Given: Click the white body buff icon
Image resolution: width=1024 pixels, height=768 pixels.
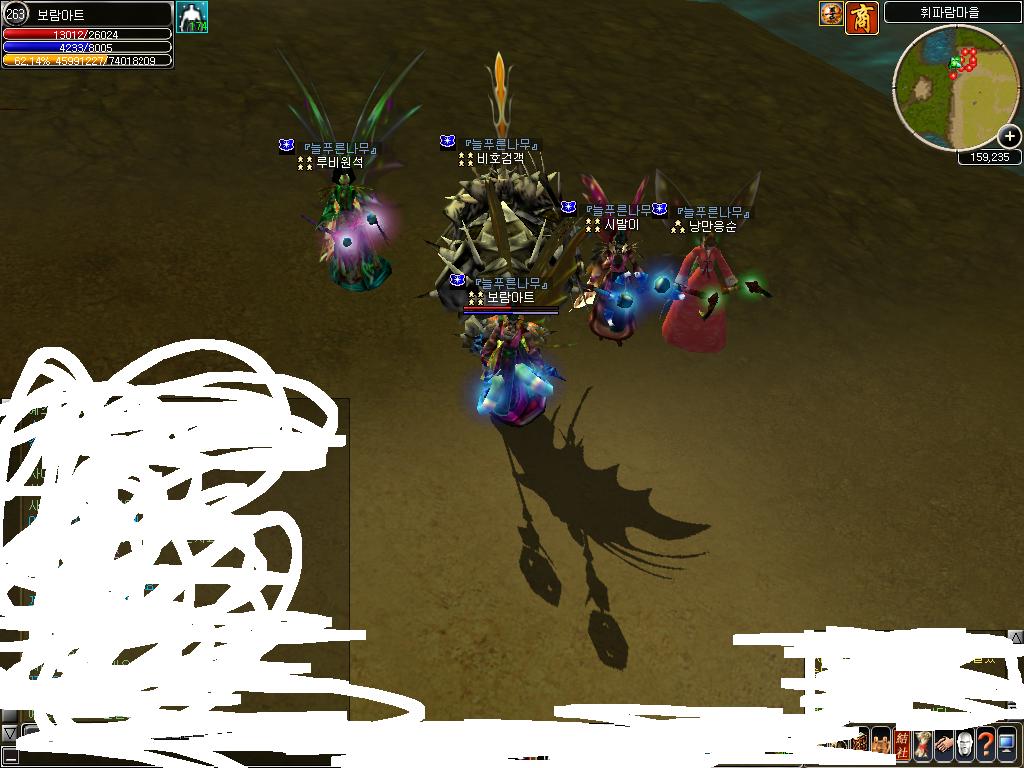Looking at the screenshot, I should pos(192,17).
